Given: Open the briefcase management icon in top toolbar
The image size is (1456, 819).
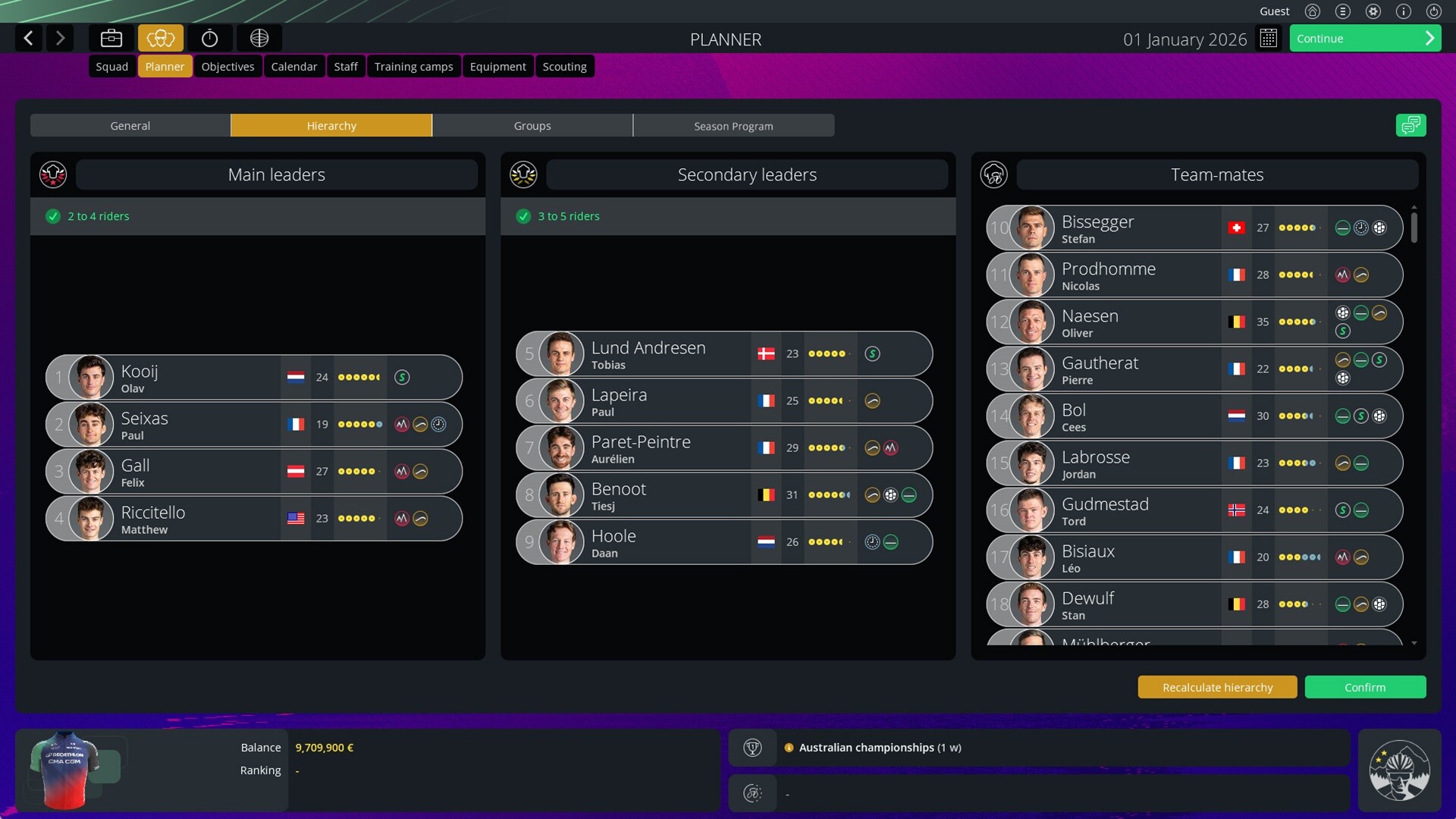Looking at the screenshot, I should click(111, 38).
